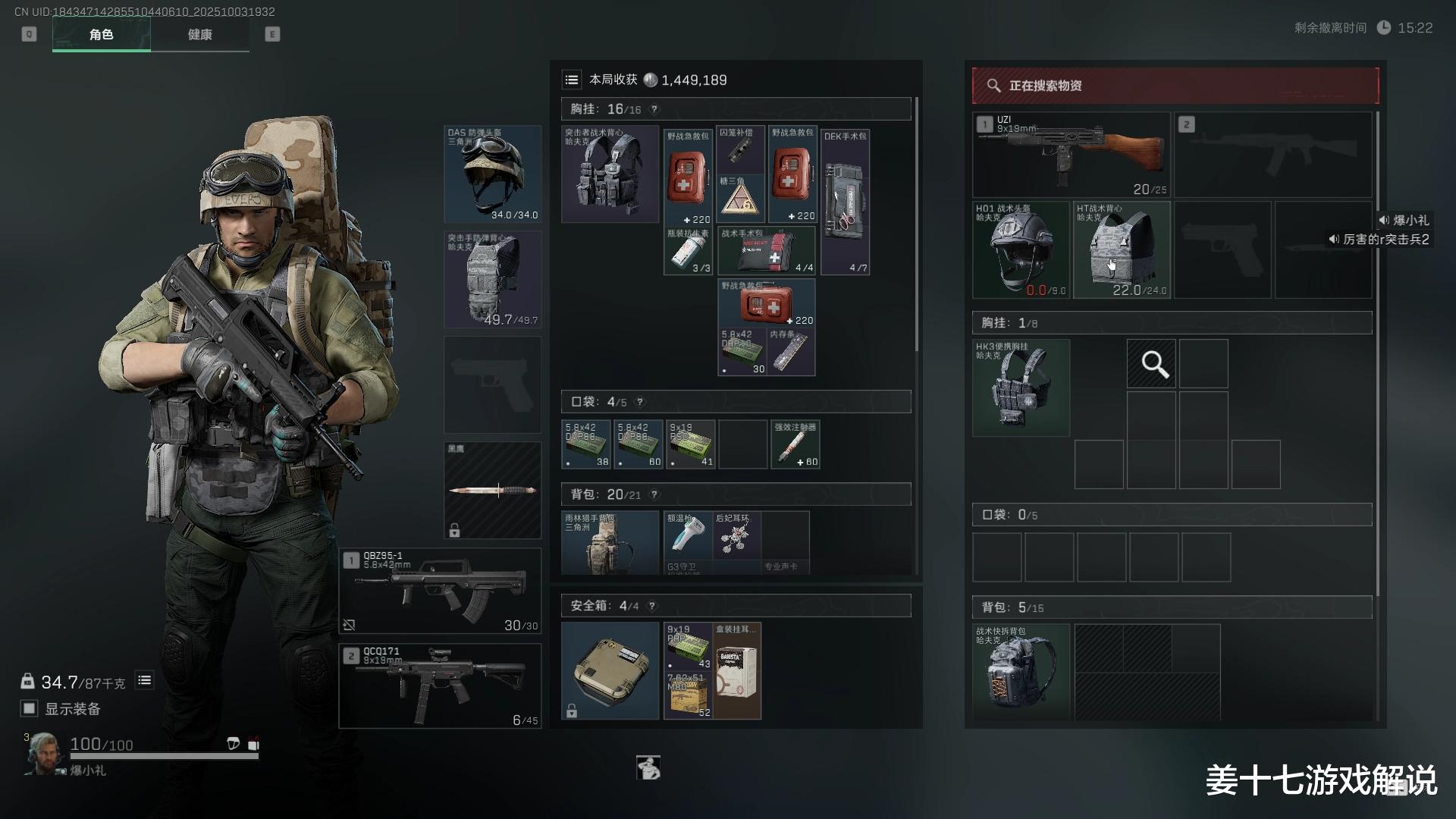Image resolution: width=1456 pixels, height=819 pixels.
Task: Select the 战术快拆背包 backpack
Action: point(1021,672)
